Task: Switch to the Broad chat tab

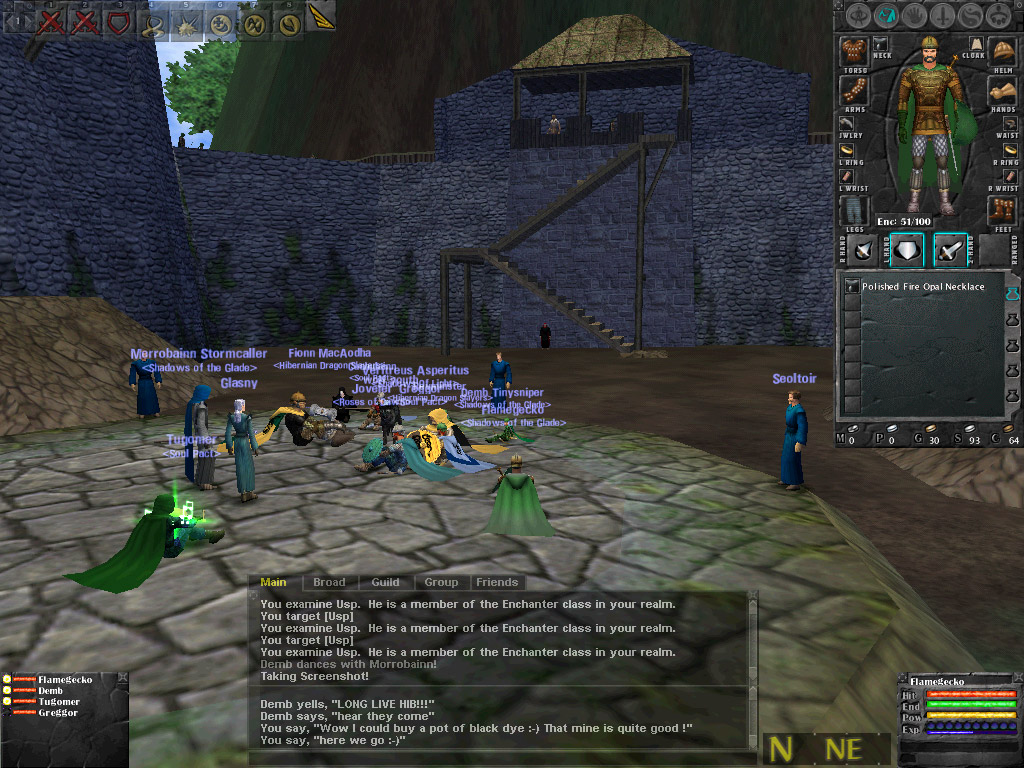Action: (329, 582)
